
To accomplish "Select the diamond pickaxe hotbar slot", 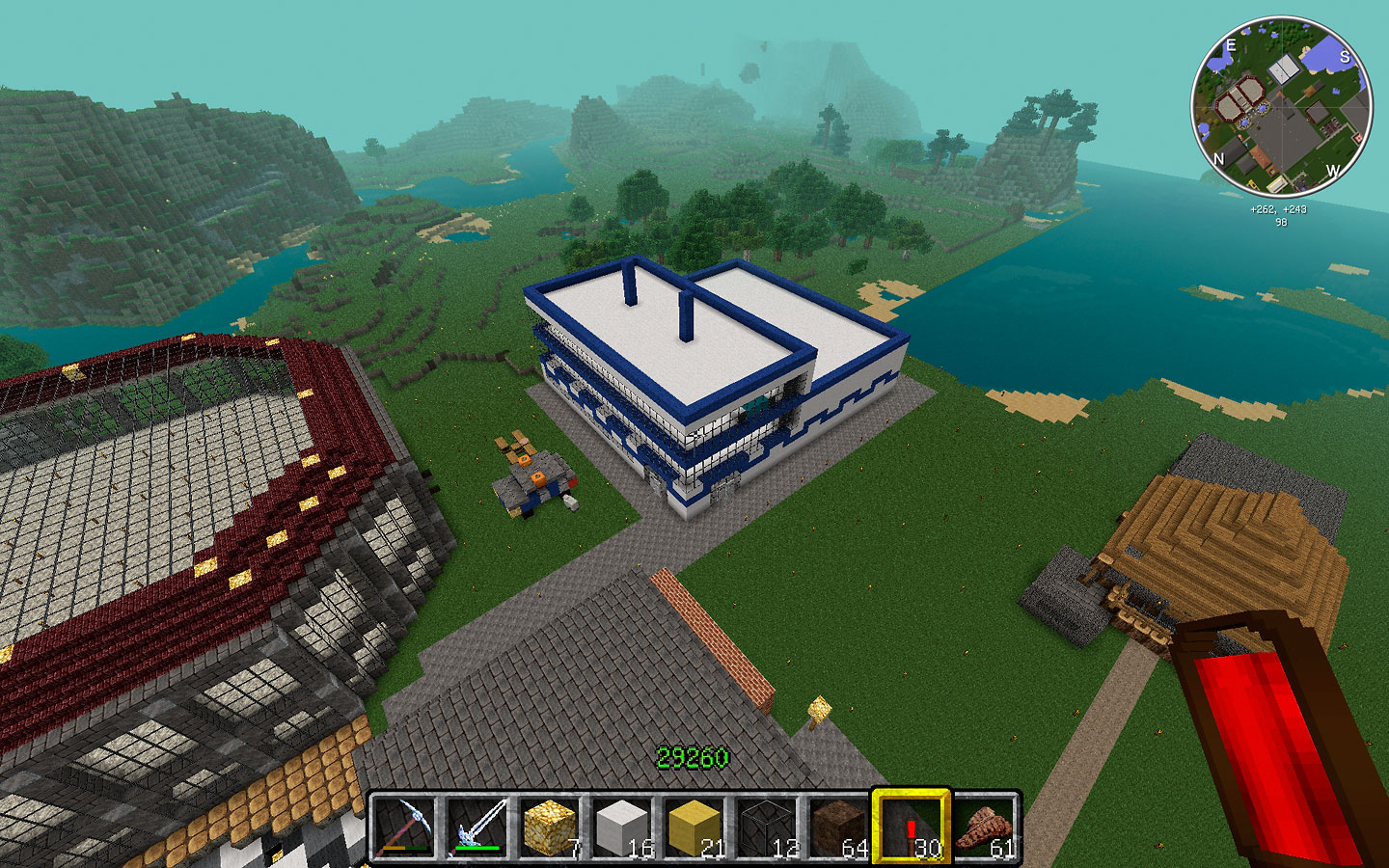I will pos(405,827).
